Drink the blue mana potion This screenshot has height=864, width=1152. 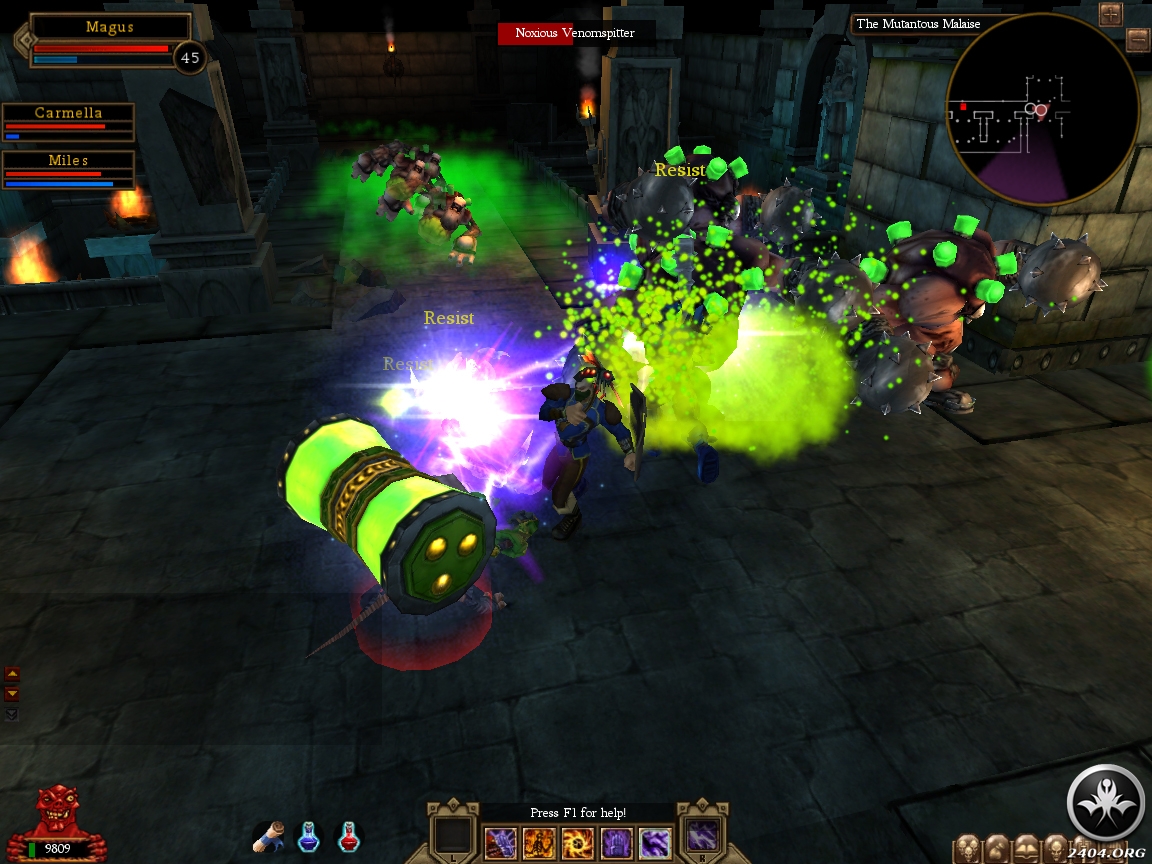click(309, 836)
